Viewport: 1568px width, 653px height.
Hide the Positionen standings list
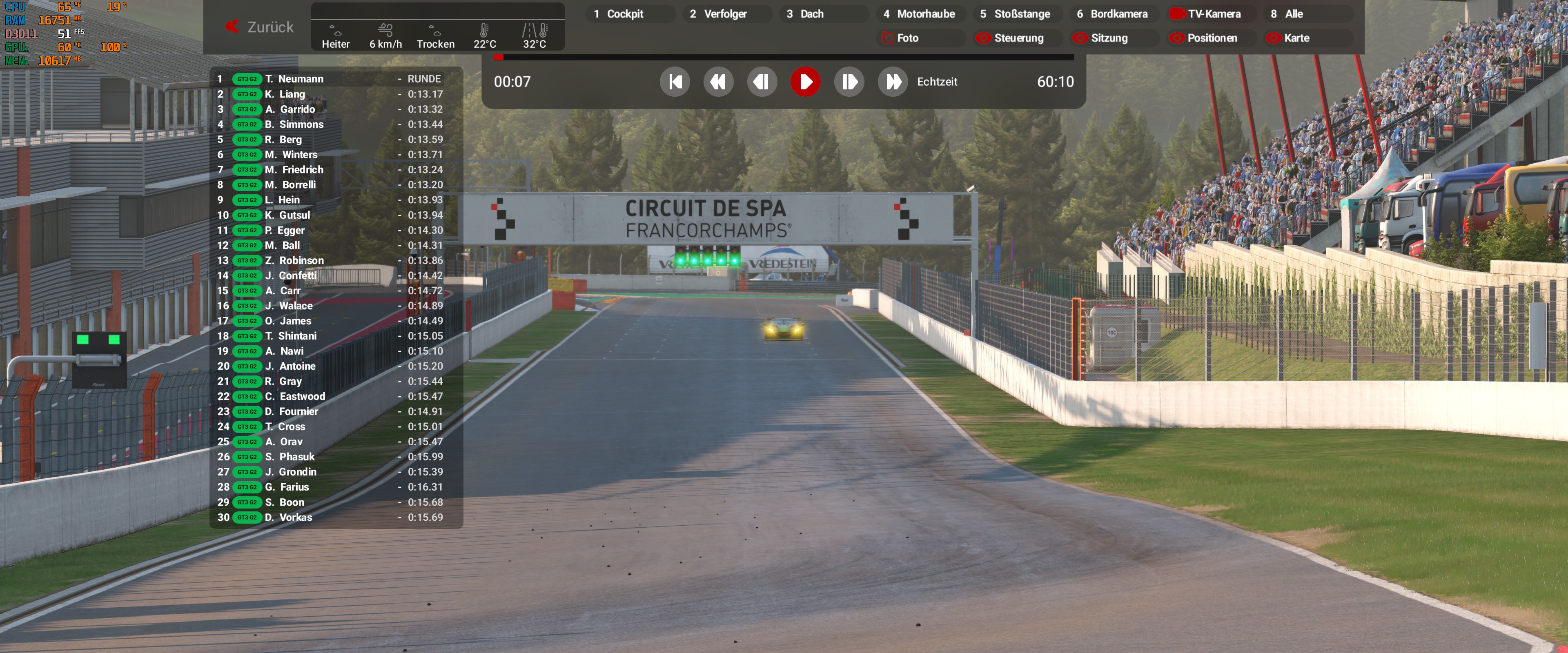coord(1211,38)
